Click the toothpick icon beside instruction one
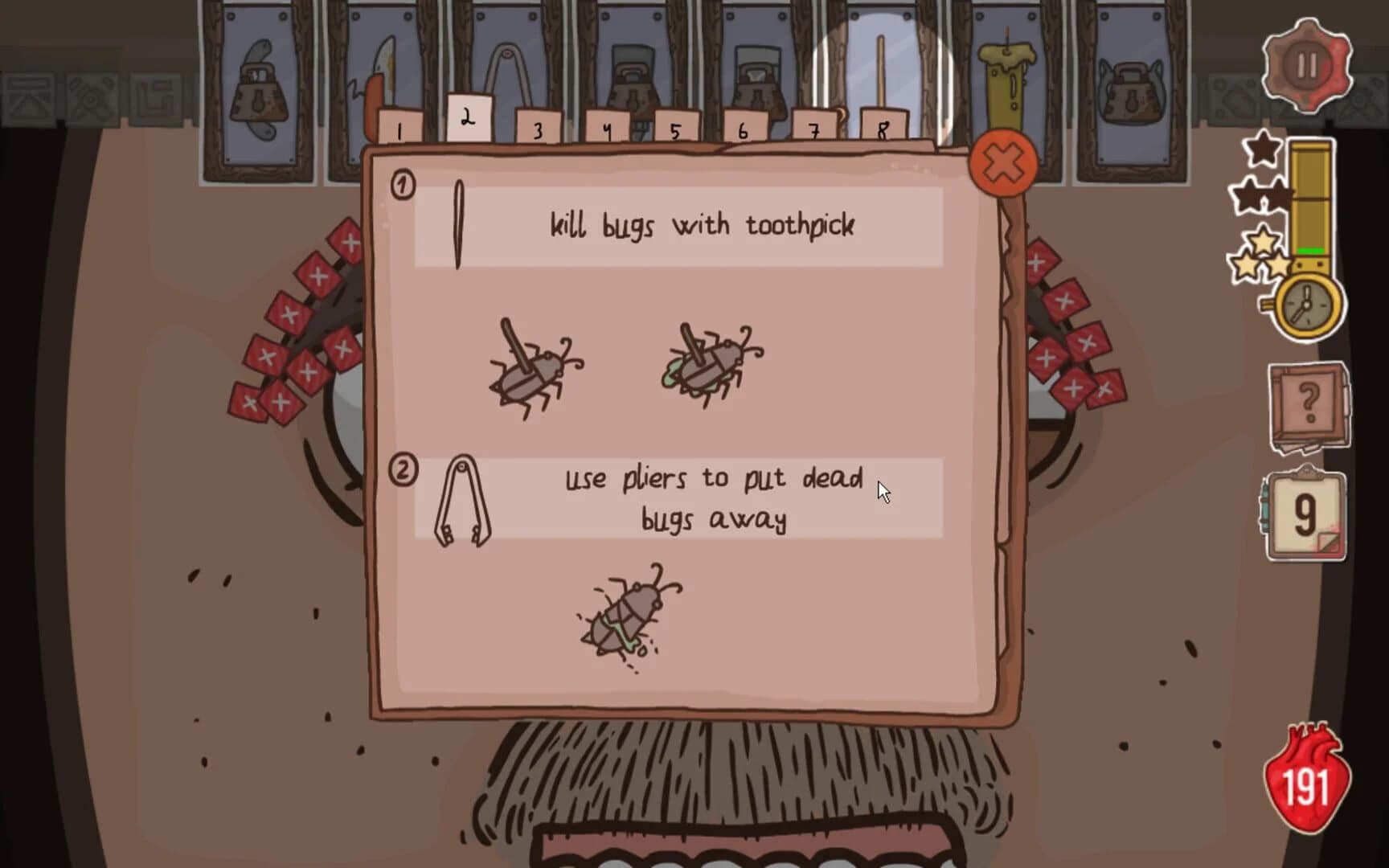The image size is (1389, 868). pyautogui.click(x=458, y=225)
